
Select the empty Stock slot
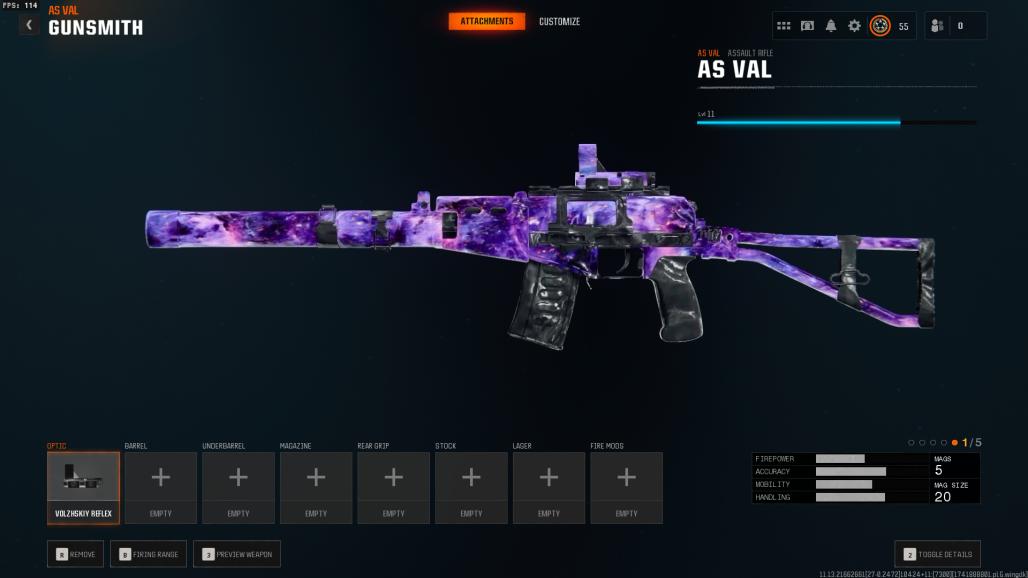471,488
